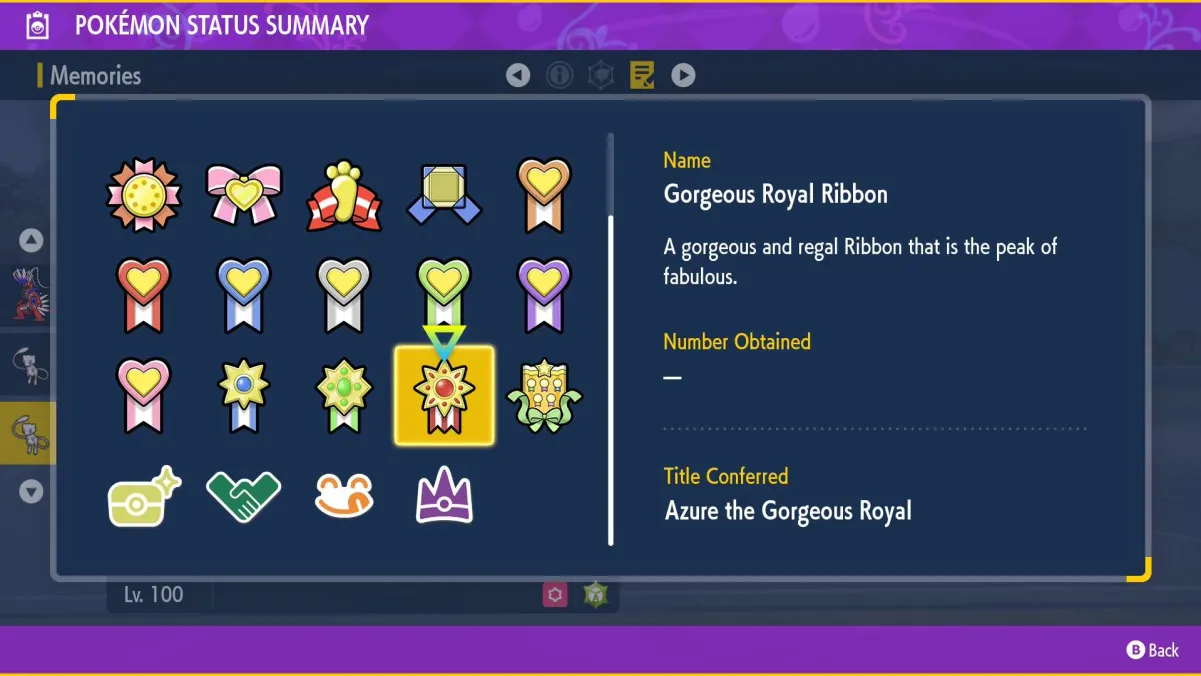Choose the pink heart ribbon
Image resolution: width=1201 pixels, height=676 pixels.
point(144,396)
